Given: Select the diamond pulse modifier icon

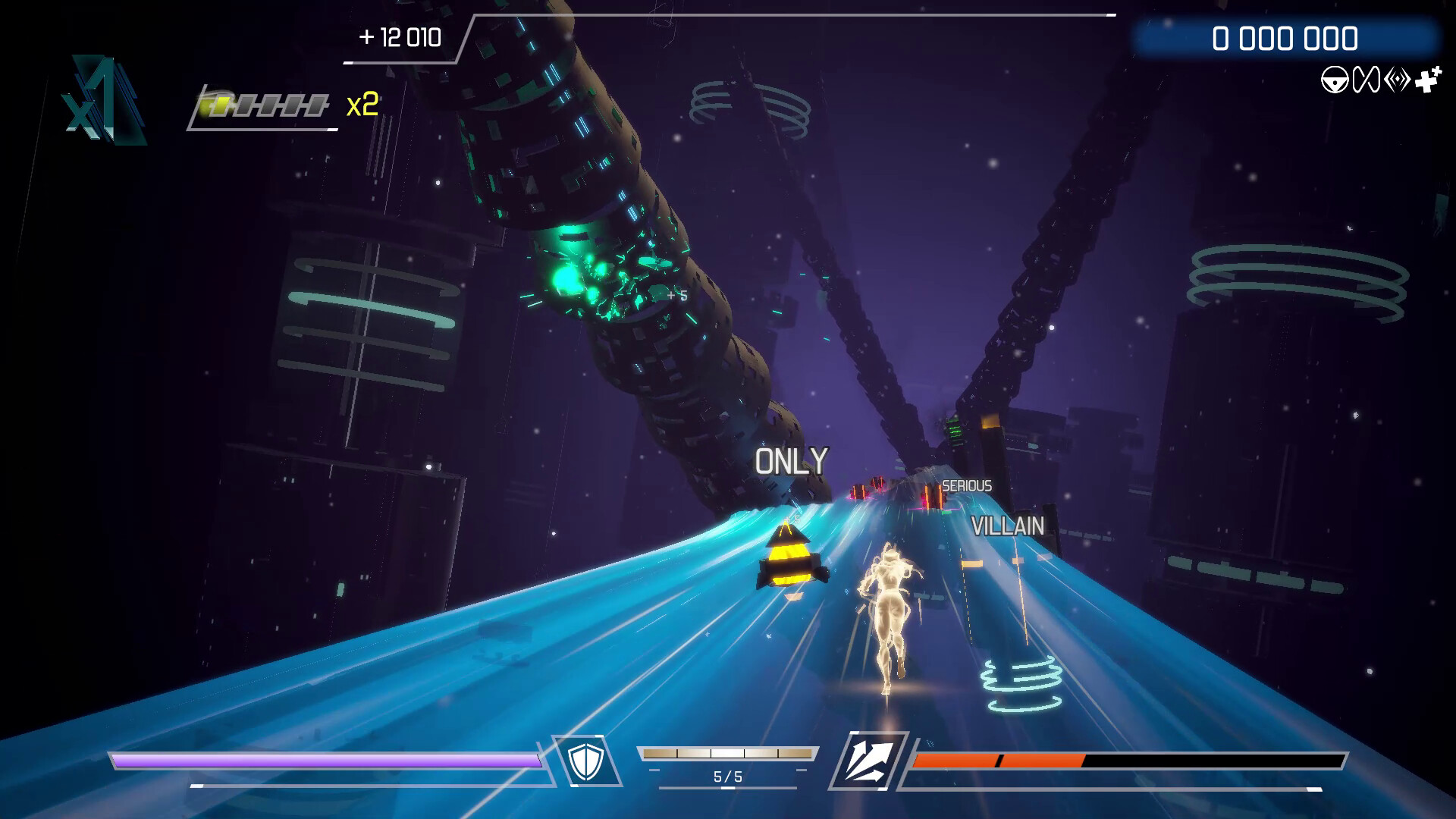Looking at the screenshot, I should coord(1398,78).
